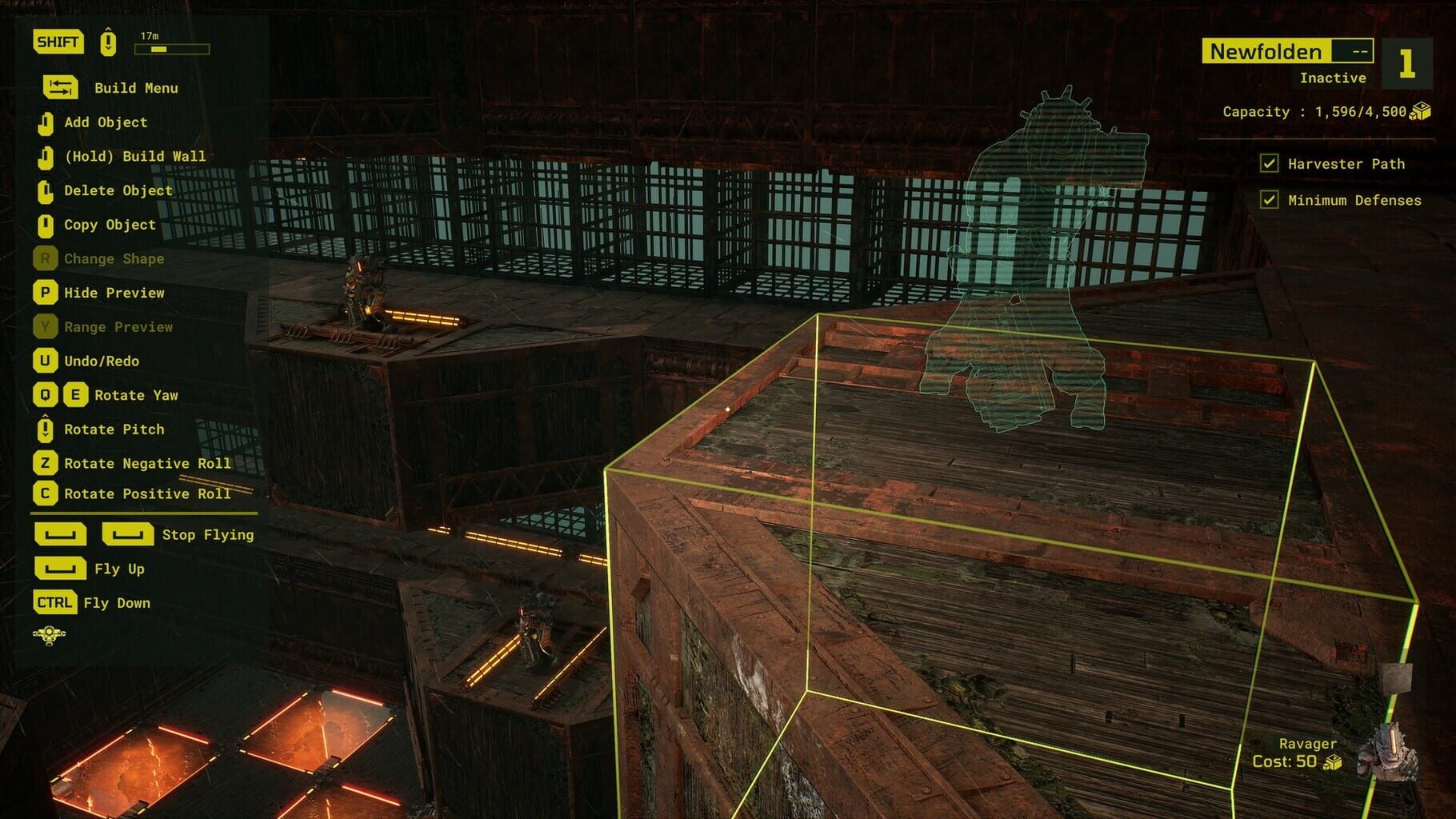The width and height of the screenshot is (1456, 819).
Task: Enable the Harvester Path checkbox
Action: coord(1271,163)
